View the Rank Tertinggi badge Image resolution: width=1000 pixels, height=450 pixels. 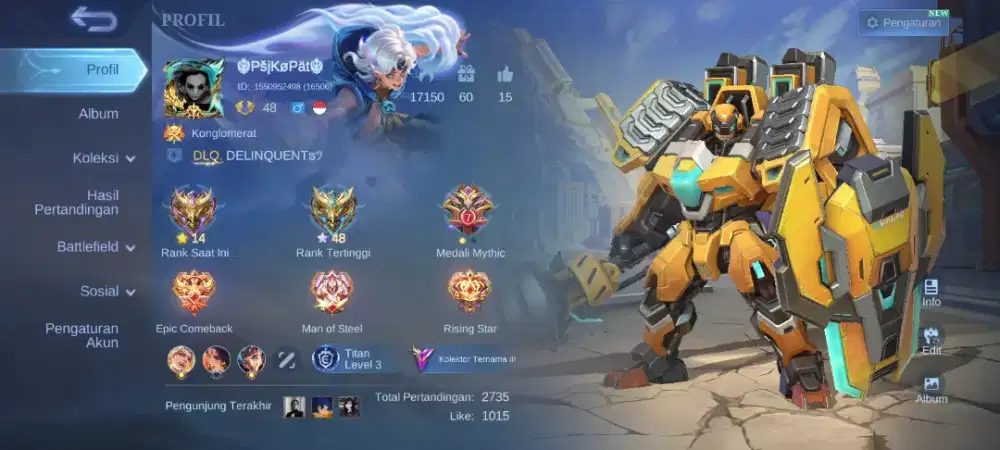[x=333, y=211]
